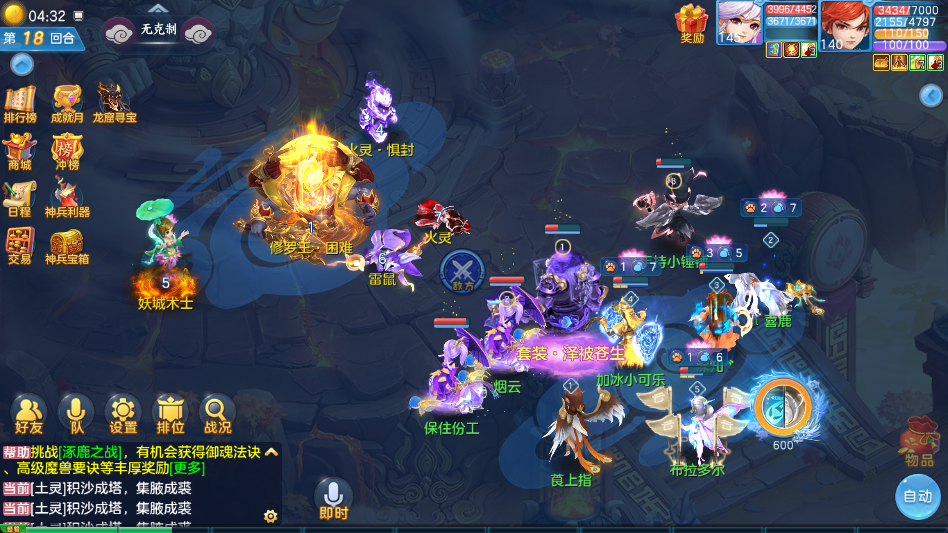
Task: Open the 物品 items bag
Action: pos(919,441)
